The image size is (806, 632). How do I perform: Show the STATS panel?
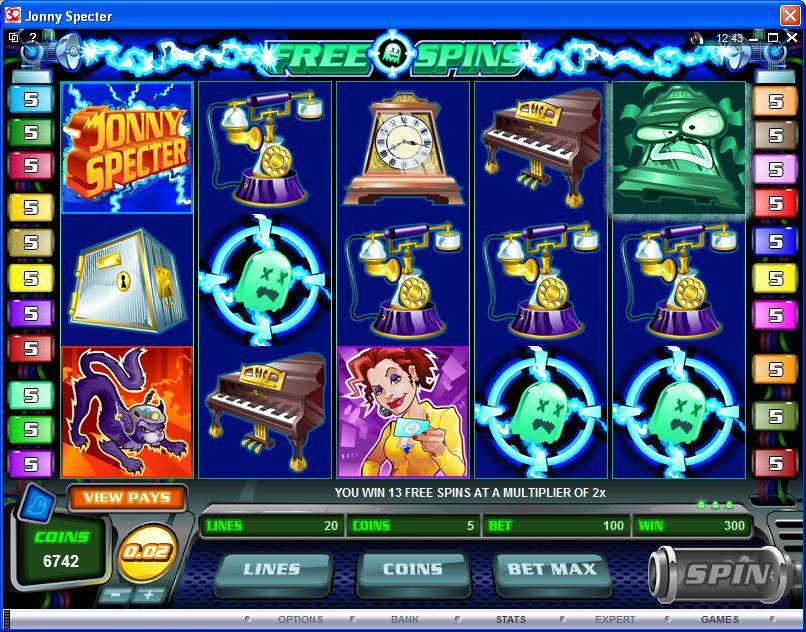coord(510,620)
